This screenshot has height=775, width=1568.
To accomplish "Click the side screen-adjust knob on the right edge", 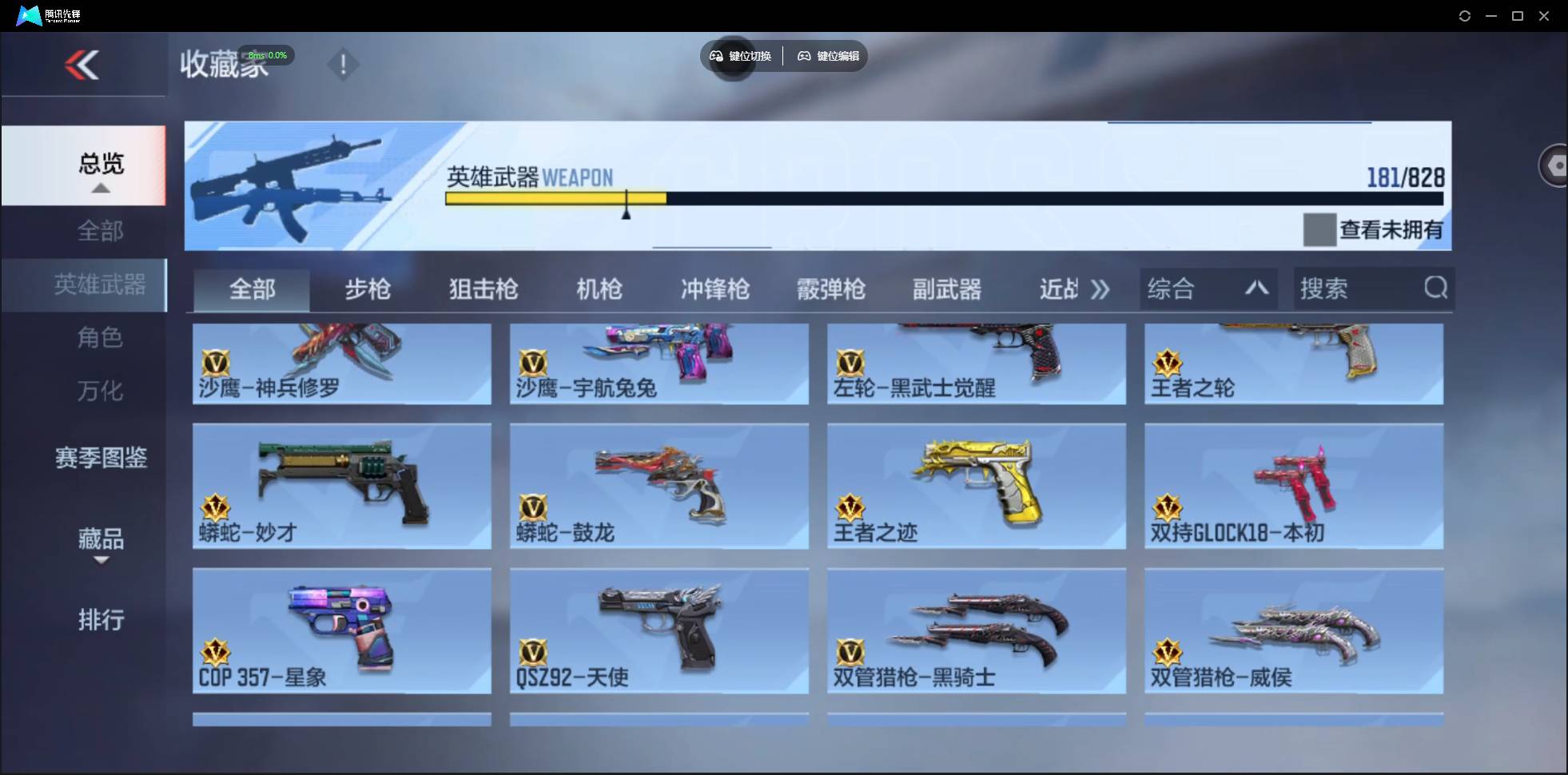I will coord(1555,165).
